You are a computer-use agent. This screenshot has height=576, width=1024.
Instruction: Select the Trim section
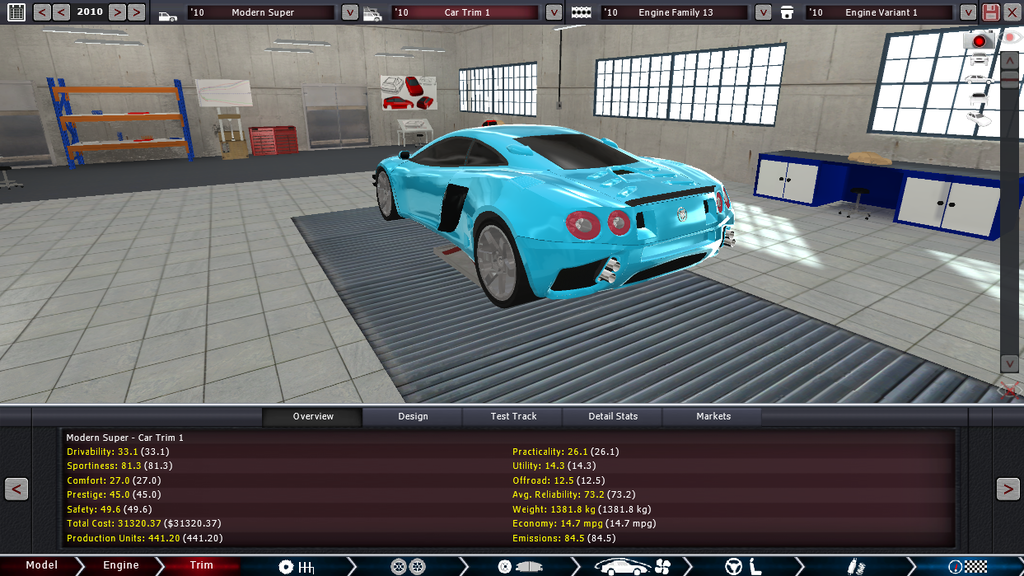pos(201,565)
